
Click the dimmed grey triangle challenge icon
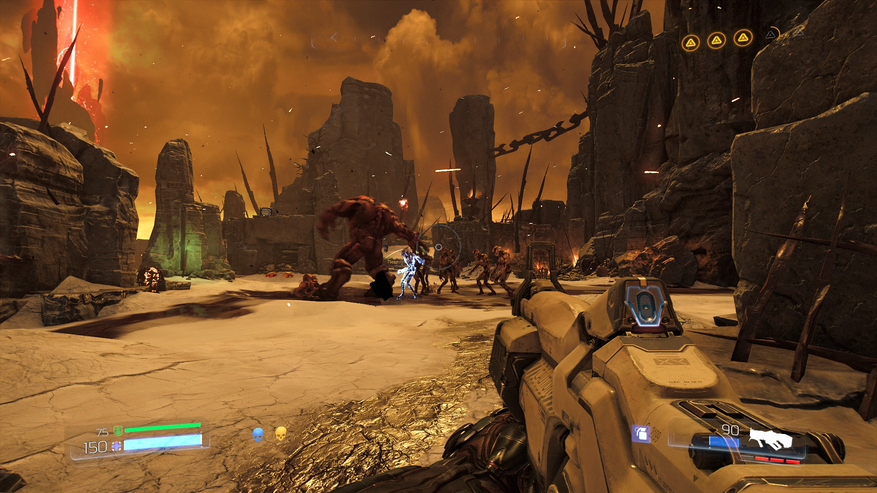pos(771,33)
